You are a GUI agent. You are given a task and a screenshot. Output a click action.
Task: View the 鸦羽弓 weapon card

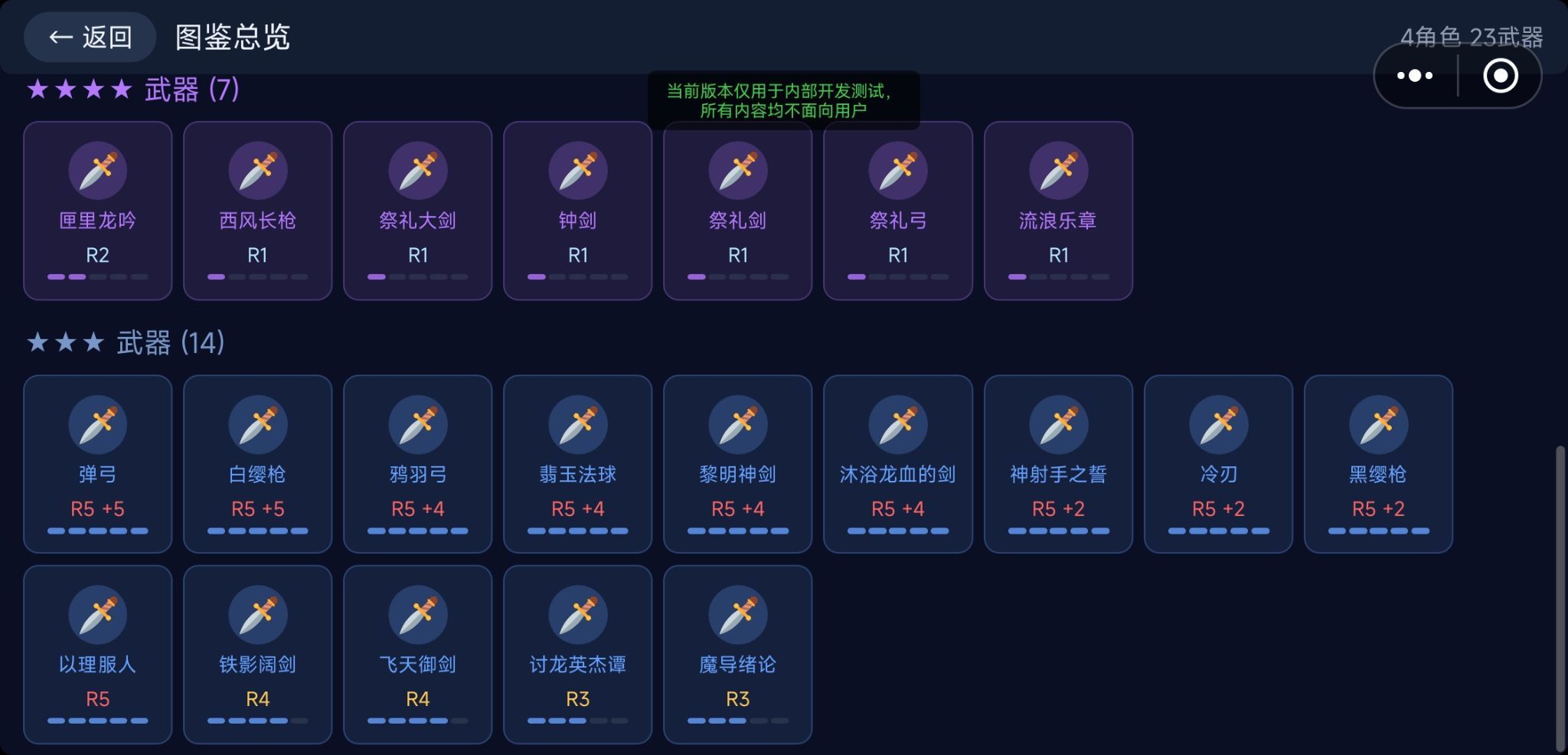tap(417, 464)
